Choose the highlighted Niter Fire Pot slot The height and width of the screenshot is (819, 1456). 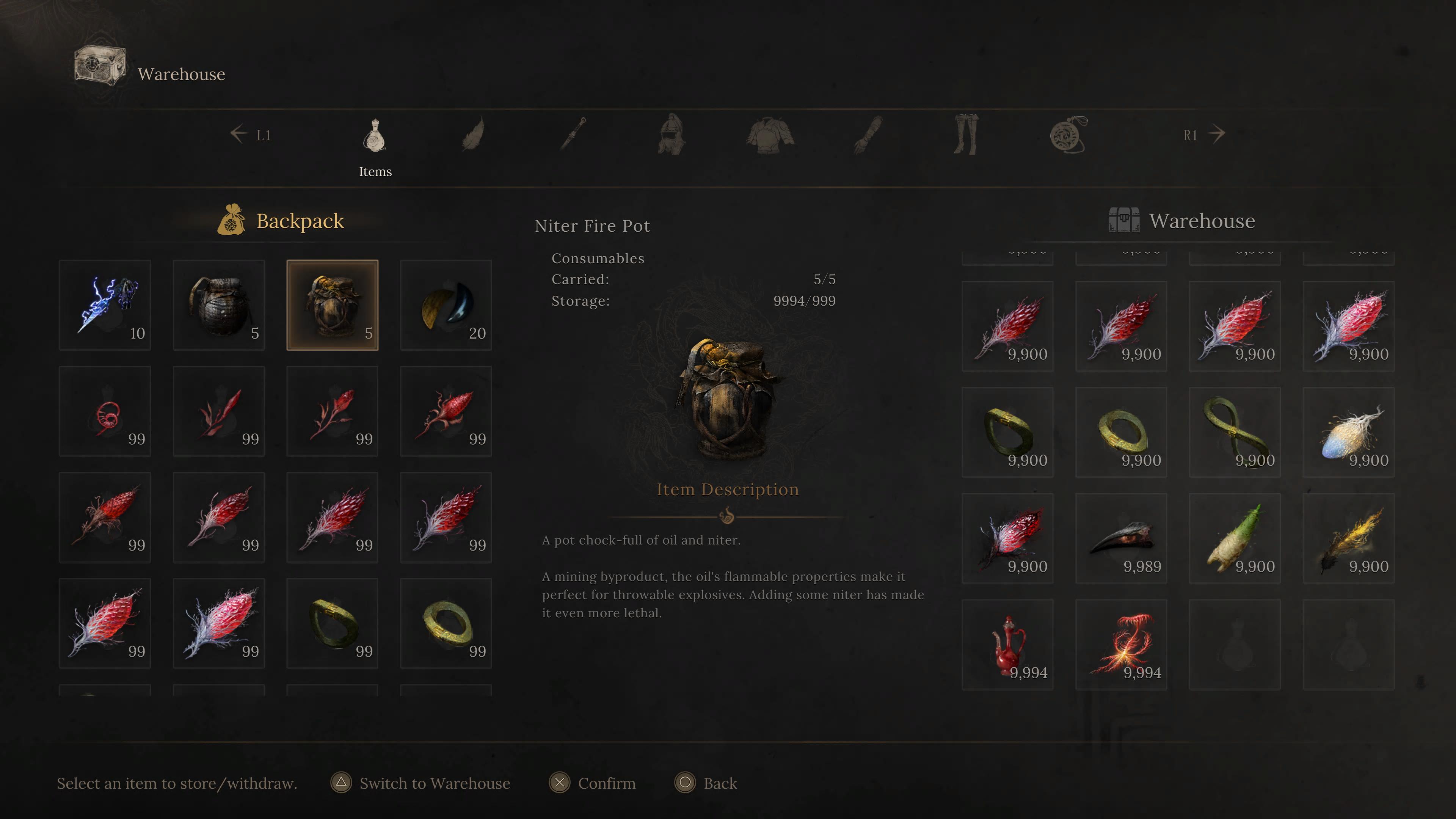pyautogui.click(x=333, y=305)
